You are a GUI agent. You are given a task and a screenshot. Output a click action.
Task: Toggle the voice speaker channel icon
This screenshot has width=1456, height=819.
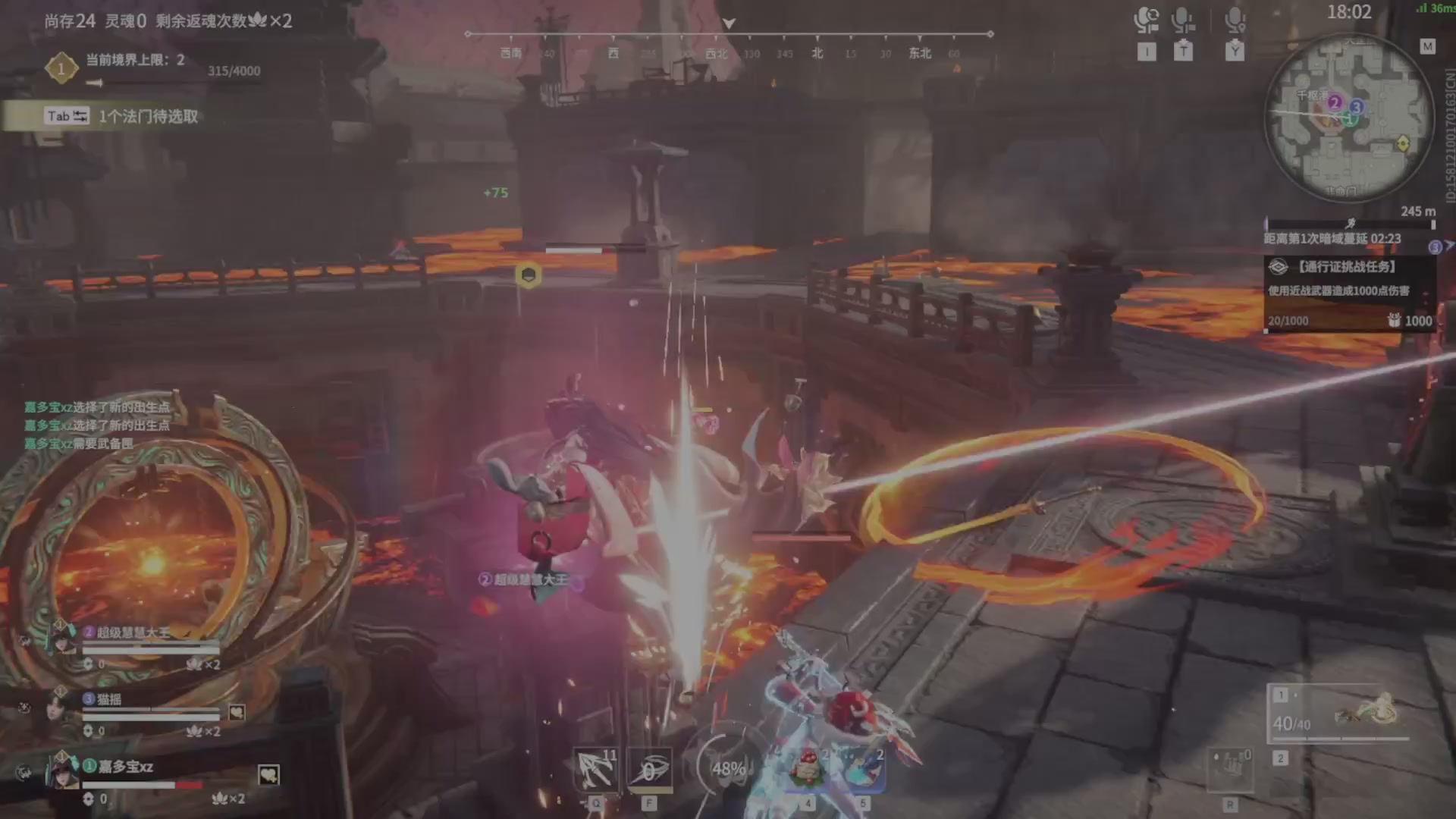[x=1147, y=20]
